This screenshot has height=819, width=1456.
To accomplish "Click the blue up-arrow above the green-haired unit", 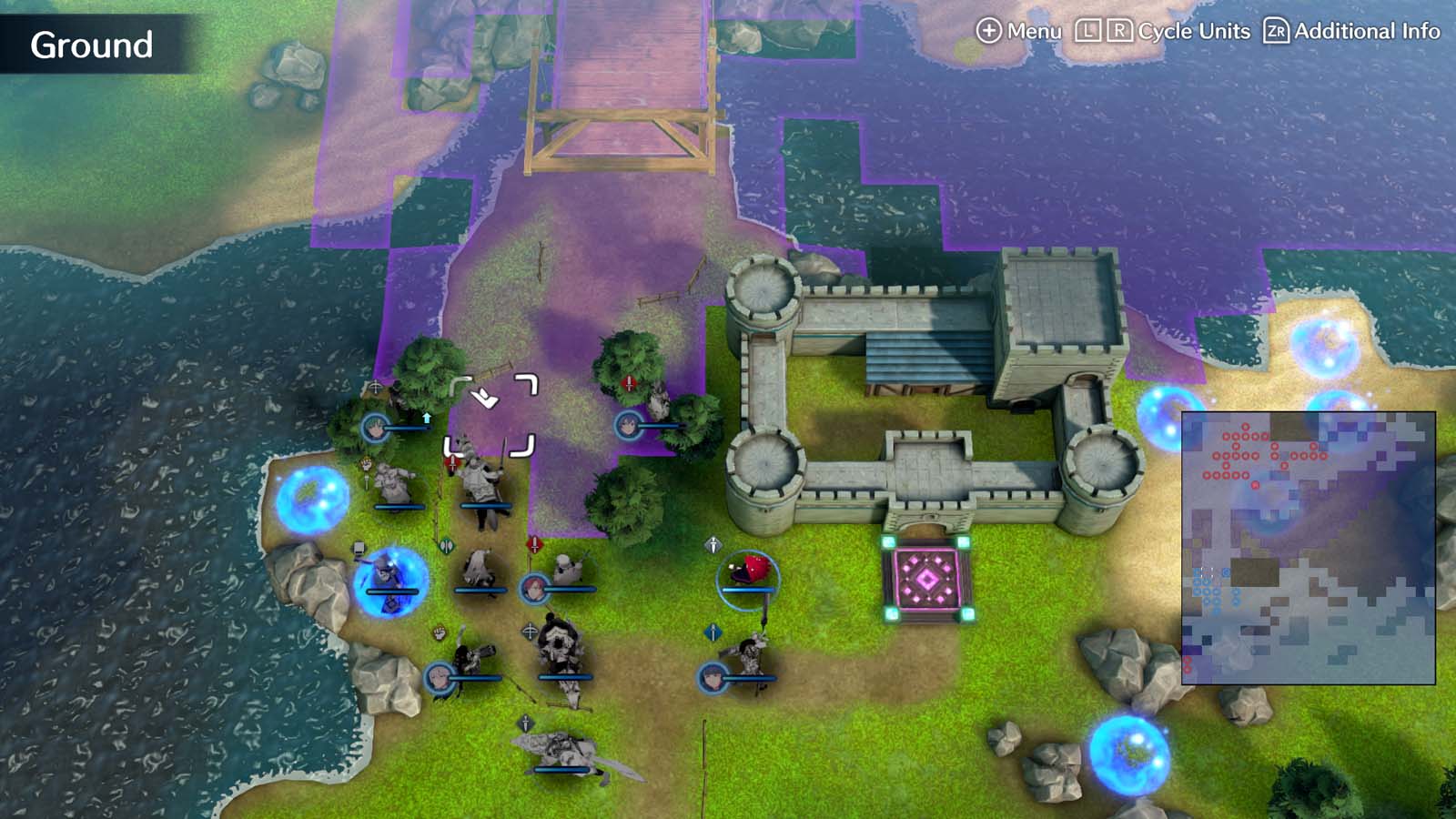I will coord(426,418).
